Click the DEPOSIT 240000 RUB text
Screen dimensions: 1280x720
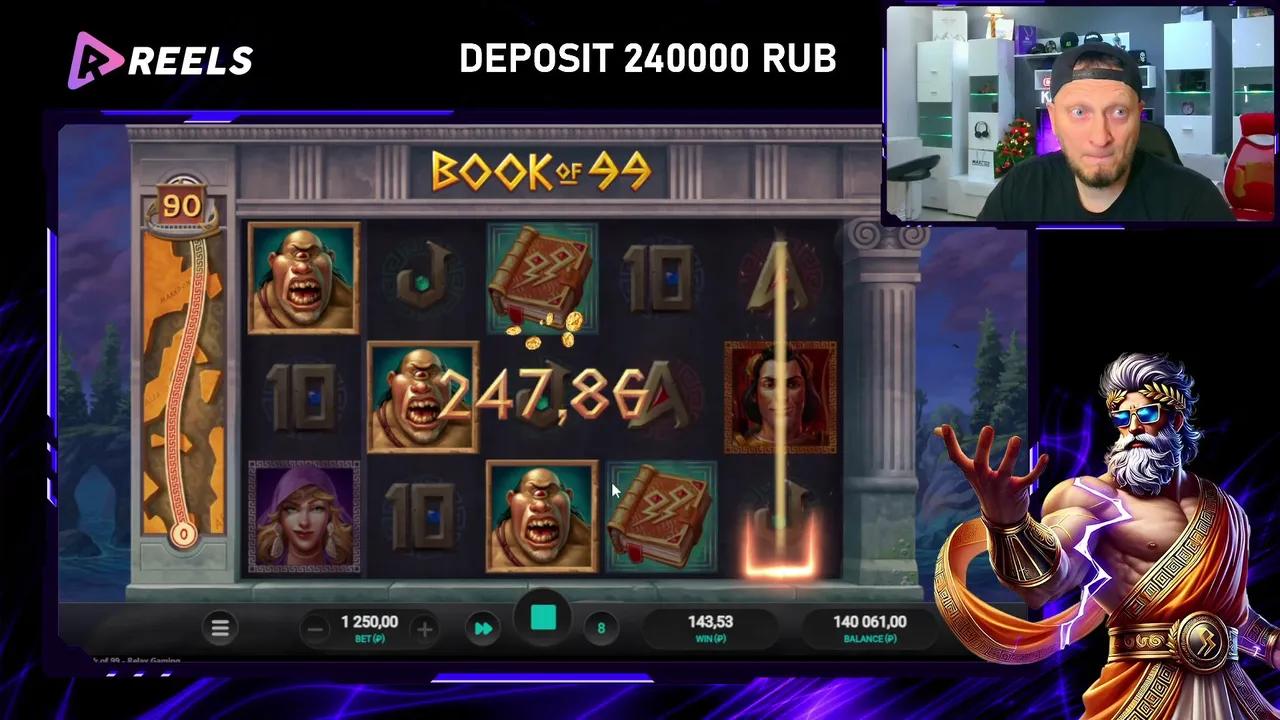(648, 58)
